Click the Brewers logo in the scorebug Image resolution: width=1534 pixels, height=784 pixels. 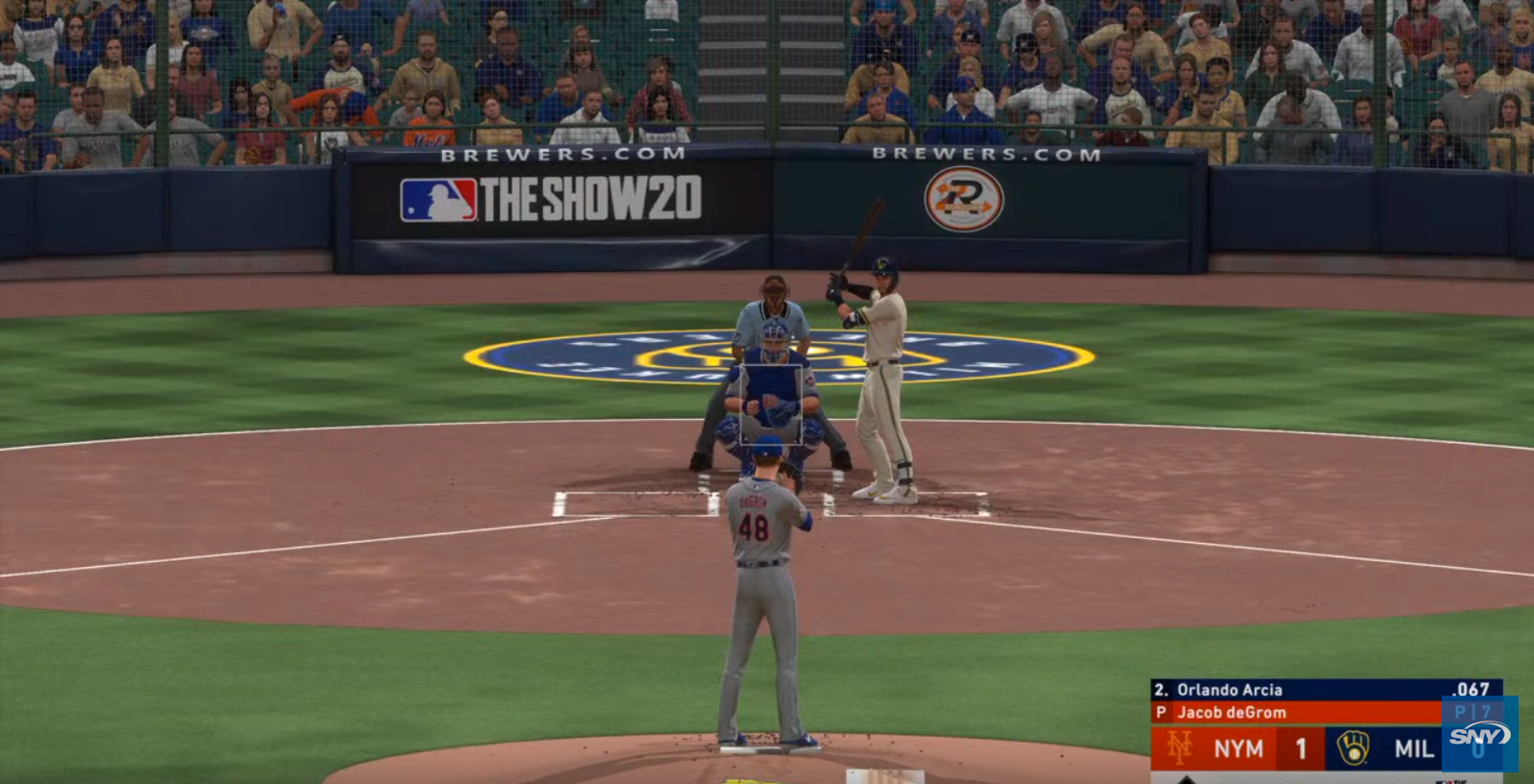[1352, 747]
